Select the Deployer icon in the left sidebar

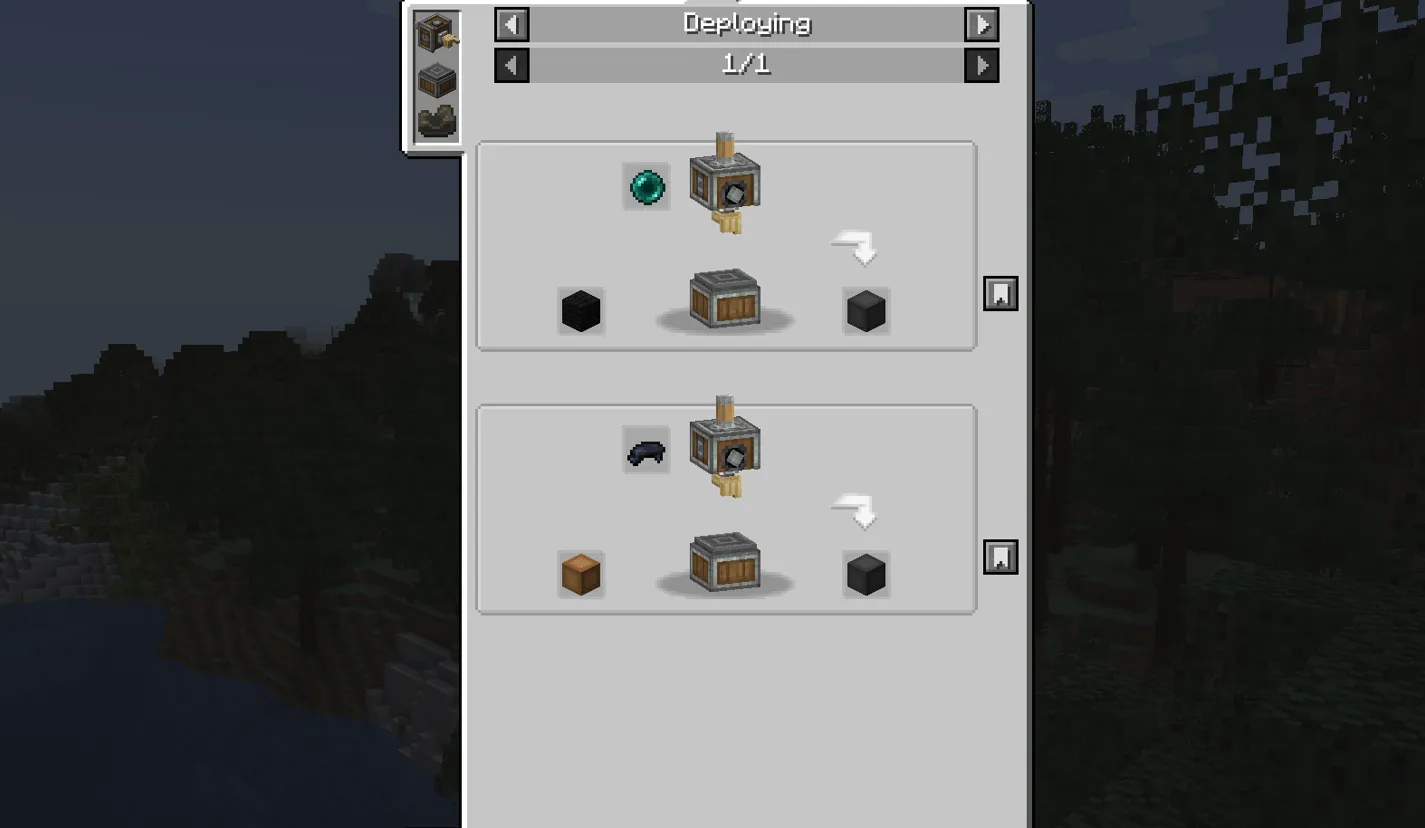click(x=437, y=33)
